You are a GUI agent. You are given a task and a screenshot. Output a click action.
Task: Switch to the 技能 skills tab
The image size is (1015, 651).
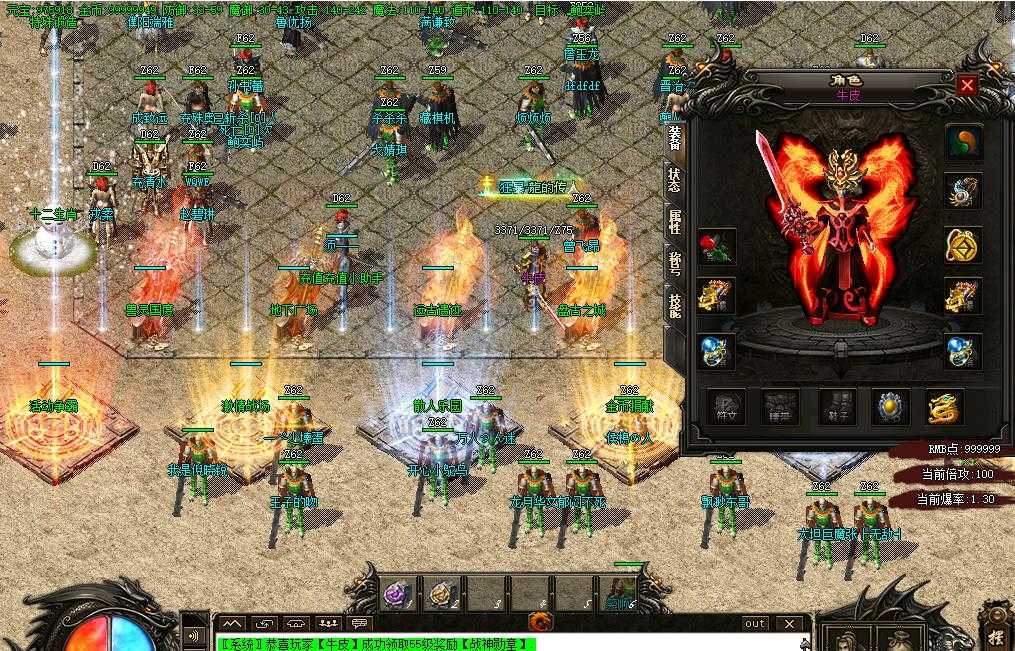point(675,304)
